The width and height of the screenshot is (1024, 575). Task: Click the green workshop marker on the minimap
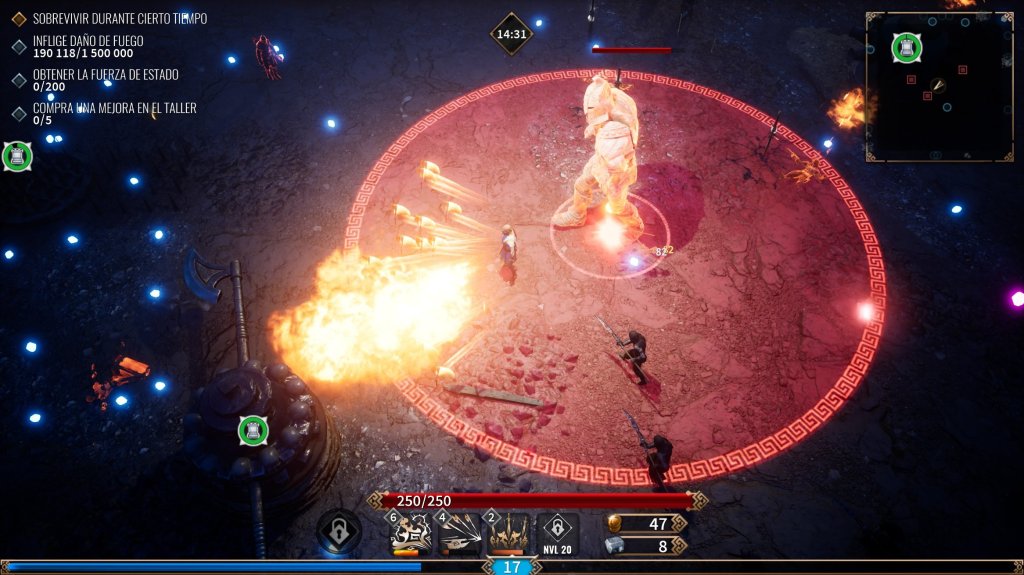tap(906, 47)
